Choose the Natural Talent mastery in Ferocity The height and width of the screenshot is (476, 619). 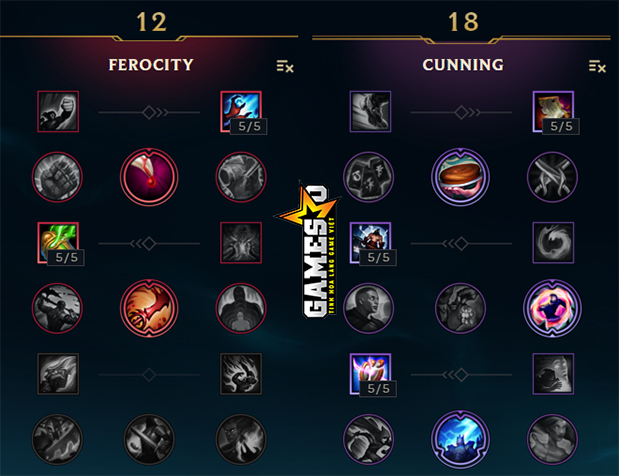point(239,242)
